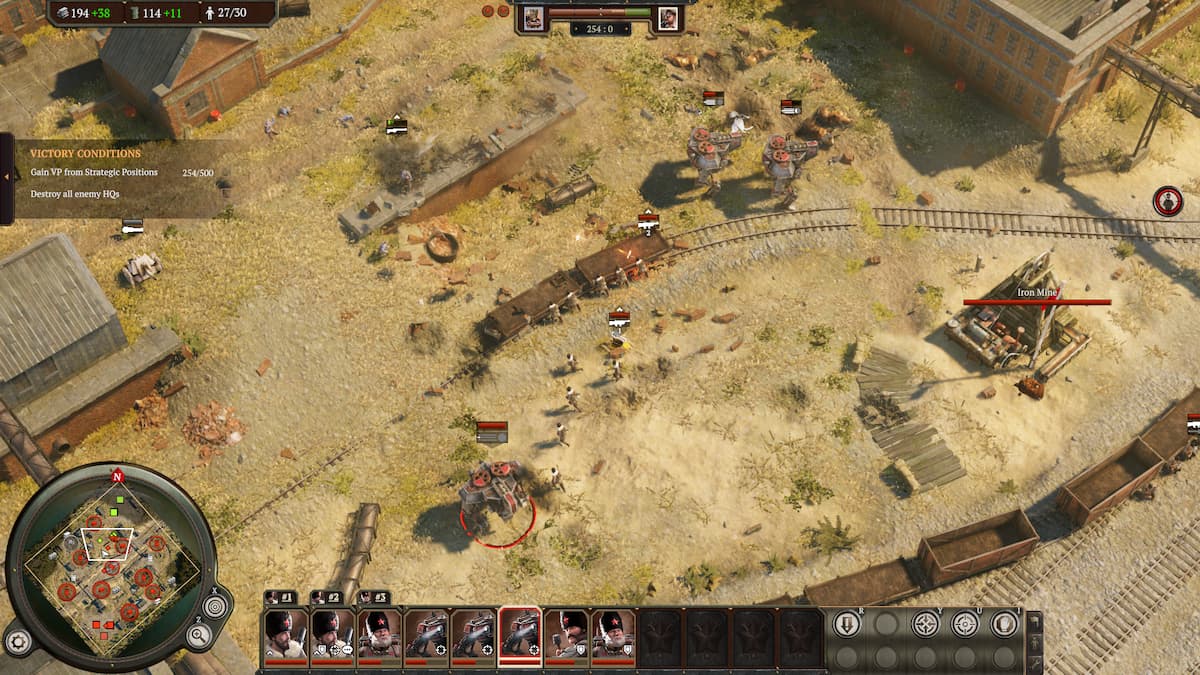Select the highlighted mech unit card
The width and height of the screenshot is (1200, 675).
click(x=520, y=637)
